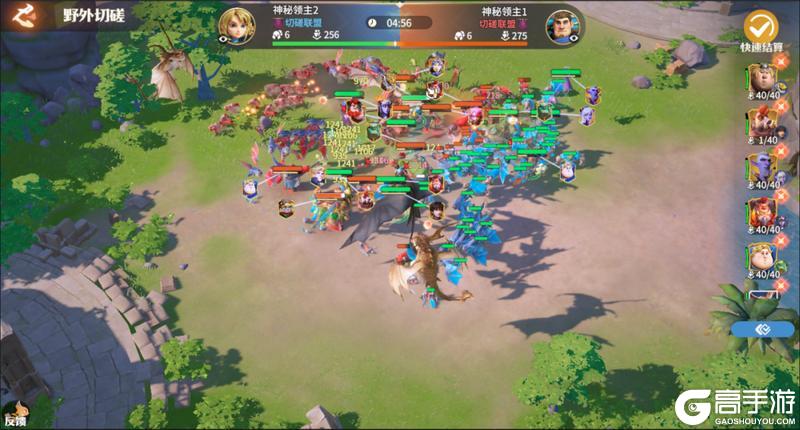
Task: Select 神秘领主1's dark-haired hero portrait
Action: [x=565, y=25]
